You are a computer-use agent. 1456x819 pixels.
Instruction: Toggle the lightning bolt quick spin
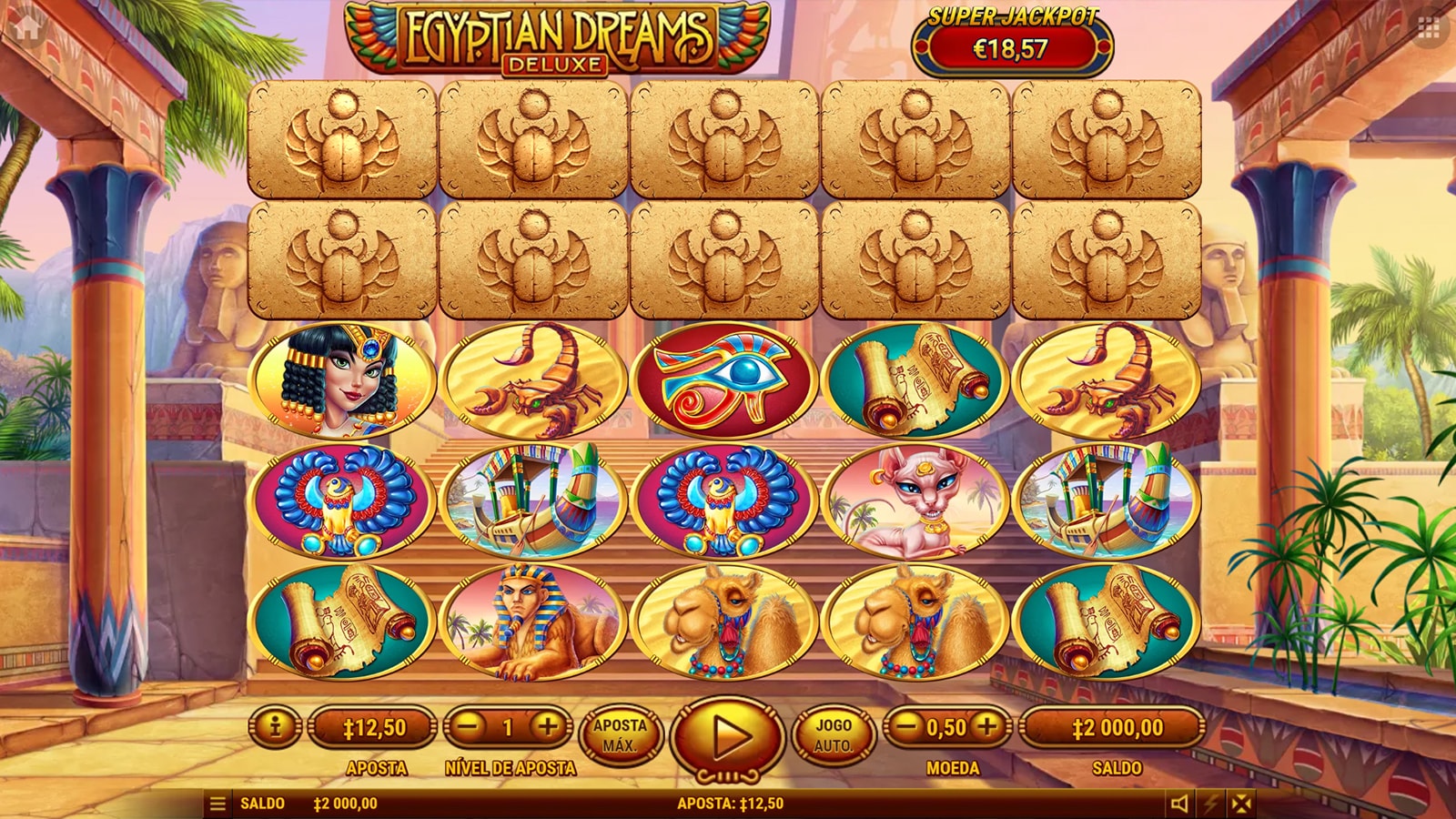(1211, 804)
